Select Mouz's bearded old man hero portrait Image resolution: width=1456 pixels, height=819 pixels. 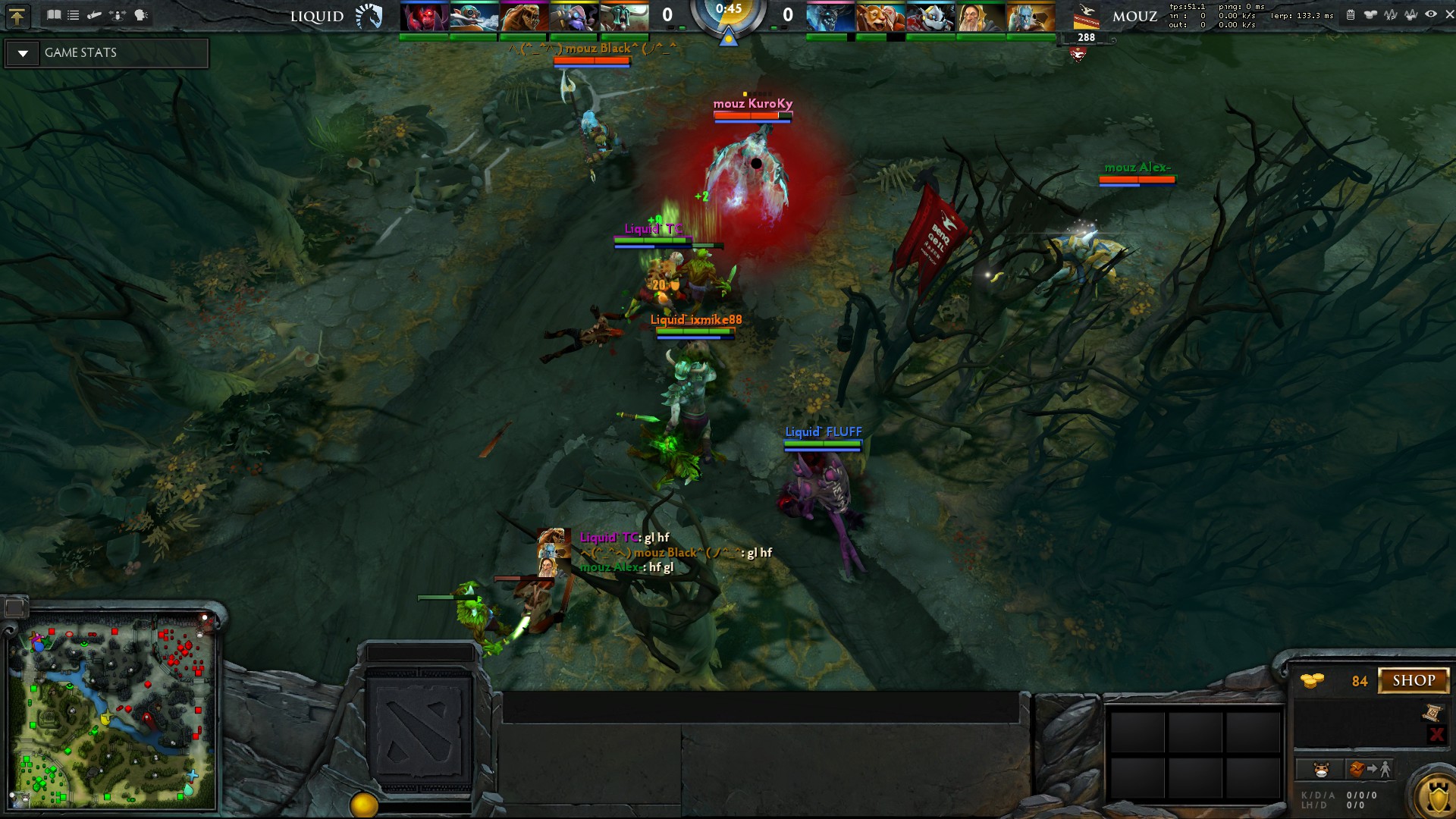pyautogui.click(x=981, y=17)
